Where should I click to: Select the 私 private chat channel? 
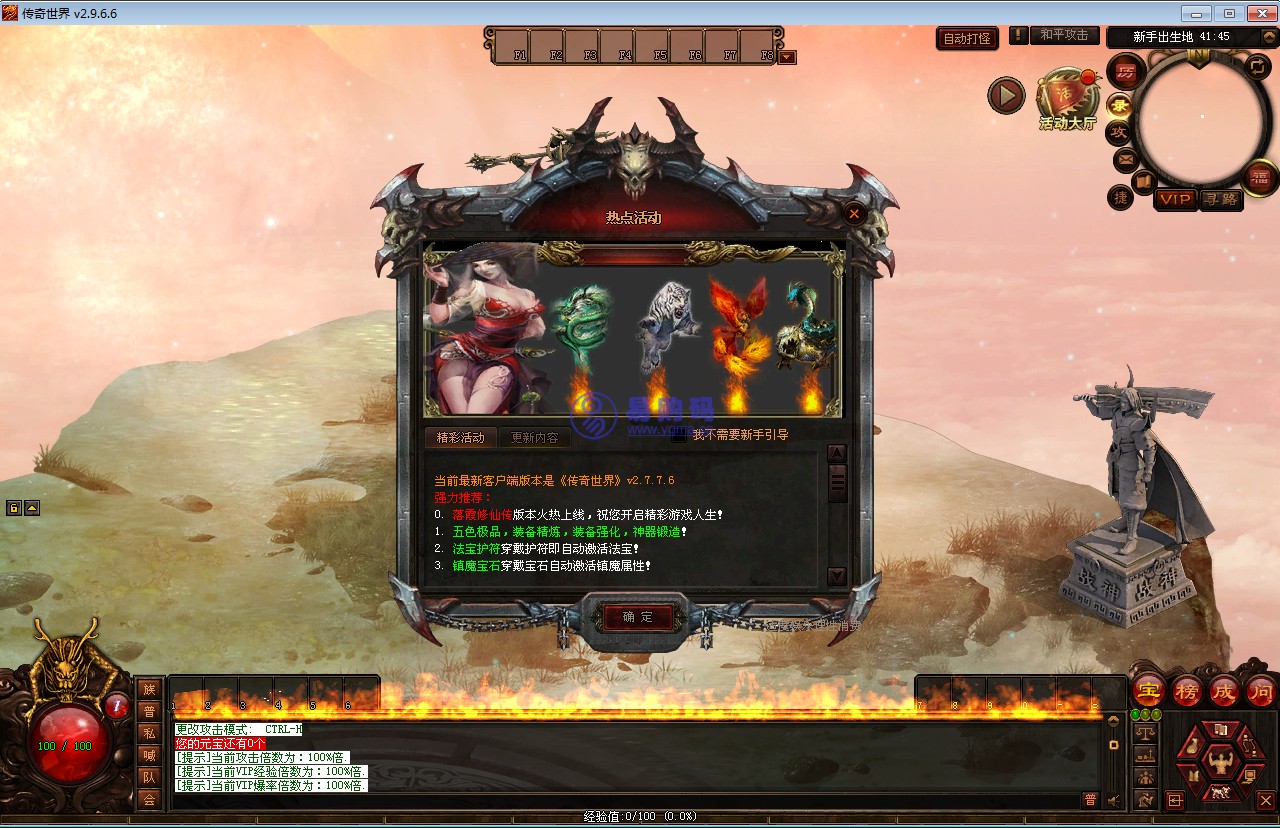[149, 733]
